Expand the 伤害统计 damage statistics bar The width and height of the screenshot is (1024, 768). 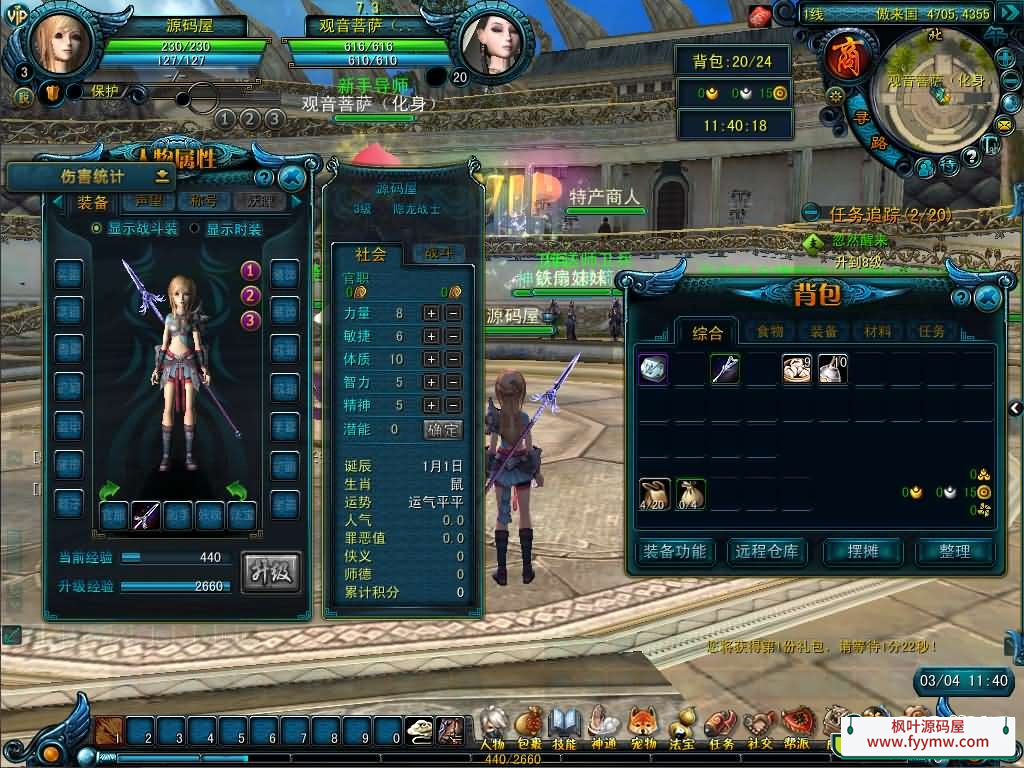coord(161,176)
